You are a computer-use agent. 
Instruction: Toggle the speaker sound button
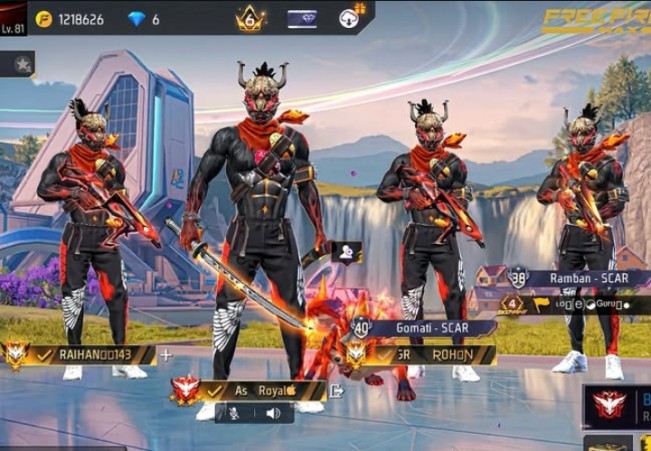(x=272, y=412)
